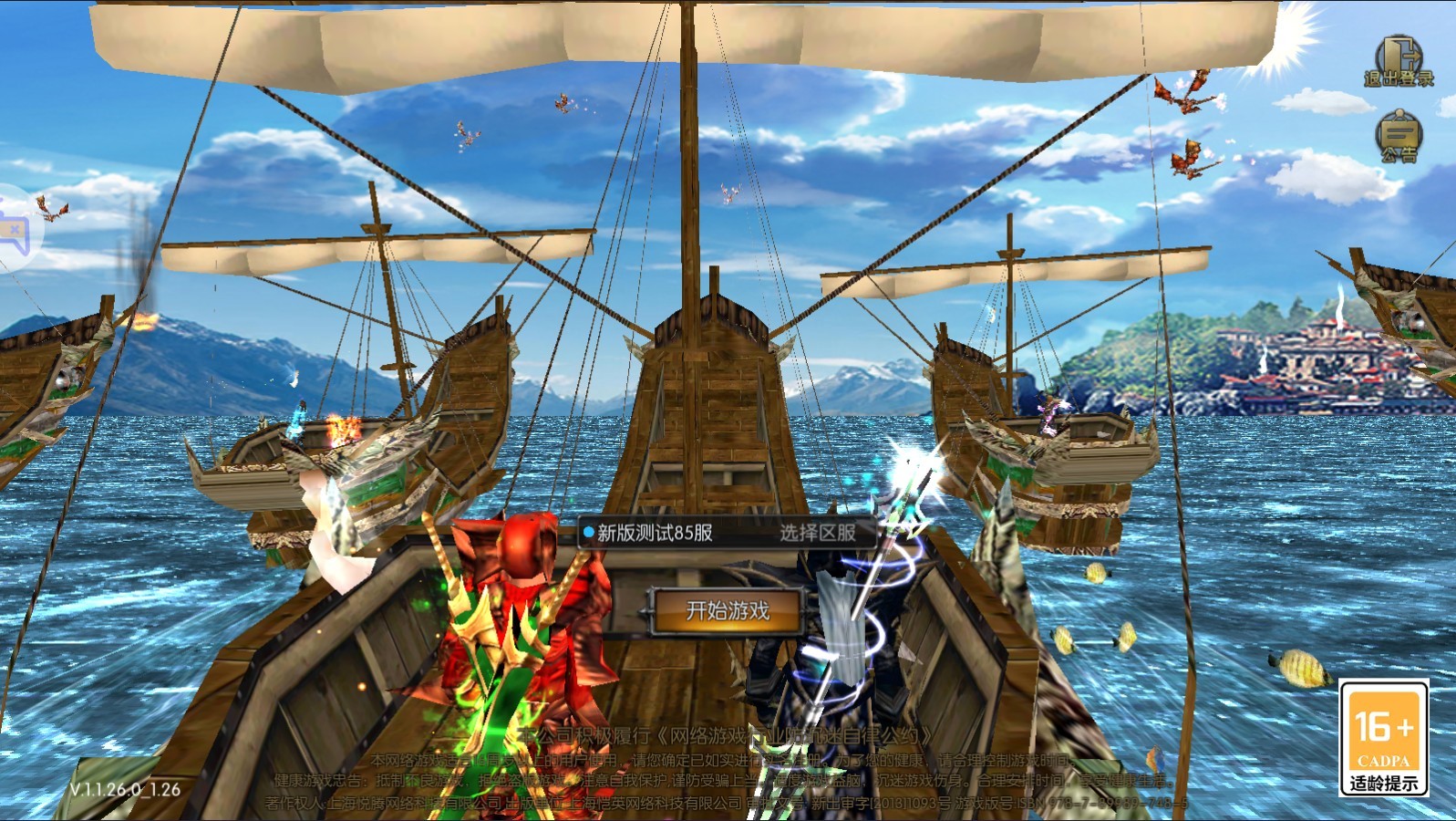Viewport: 1456px width, 821px height.
Task: Select the 新版测试85服 server entry
Action: (x=655, y=533)
